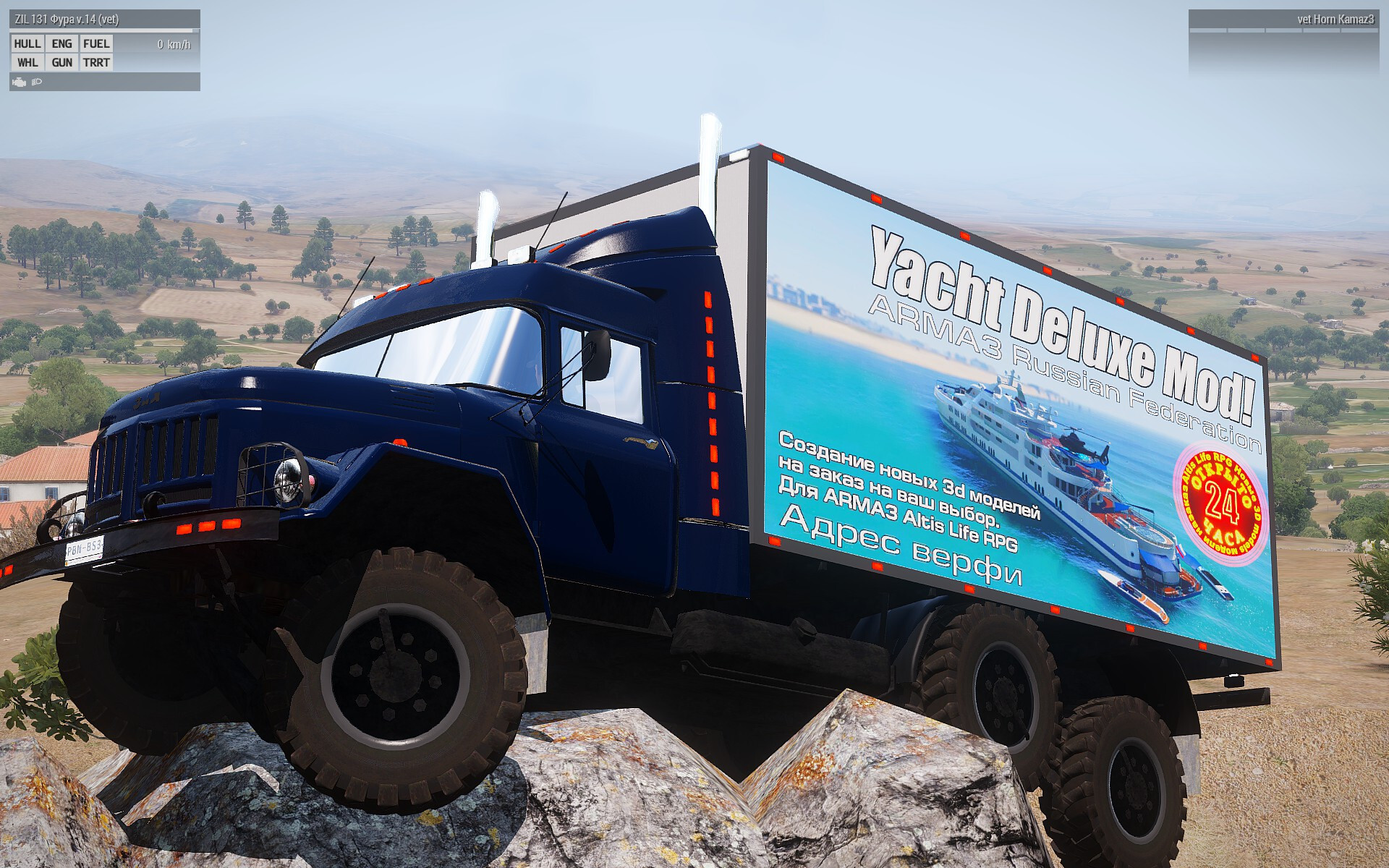Select the TRRT turret status indicator
This screenshot has width=1389, height=868.
96,63
